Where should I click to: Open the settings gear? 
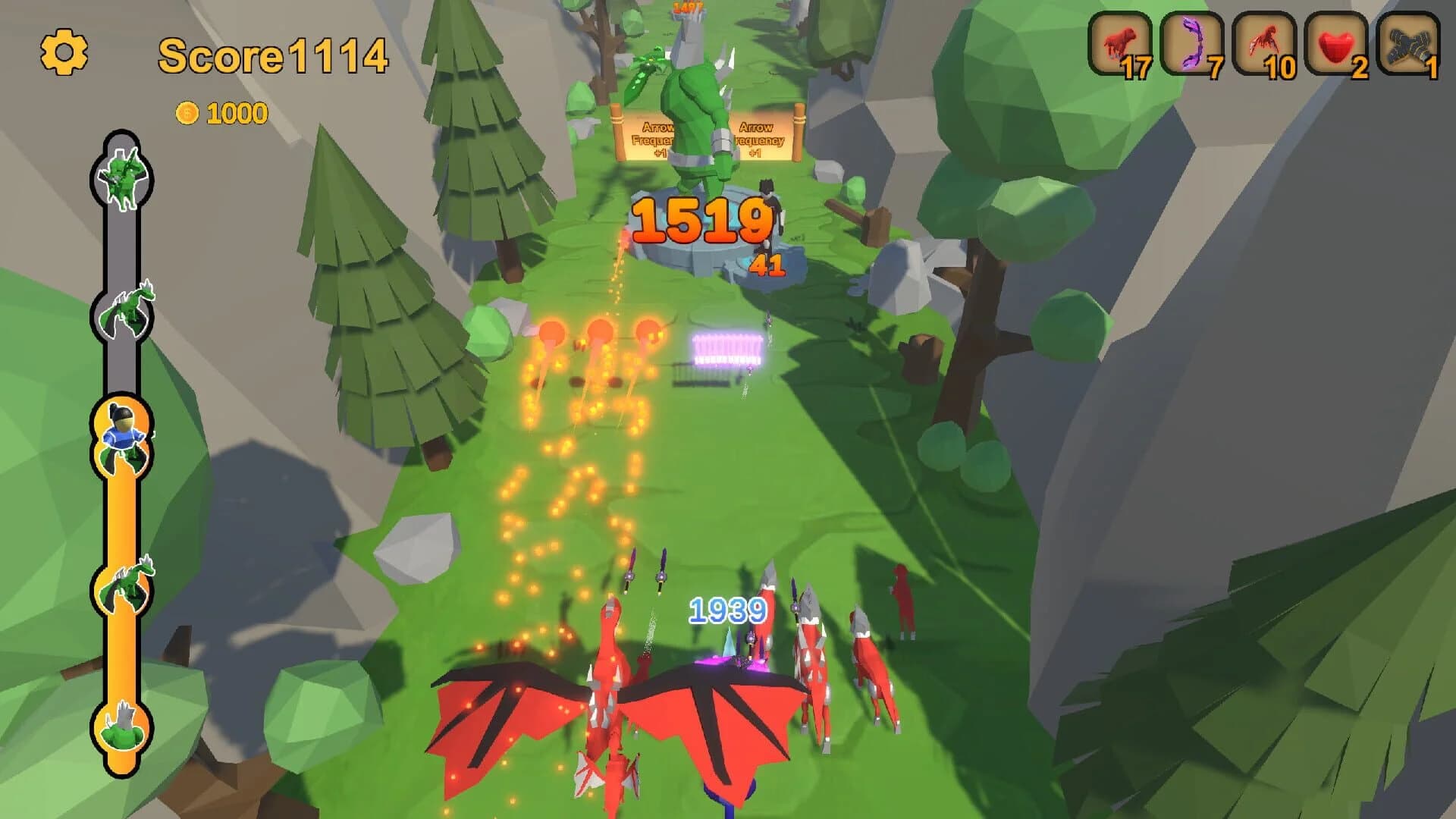coord(64,53)
